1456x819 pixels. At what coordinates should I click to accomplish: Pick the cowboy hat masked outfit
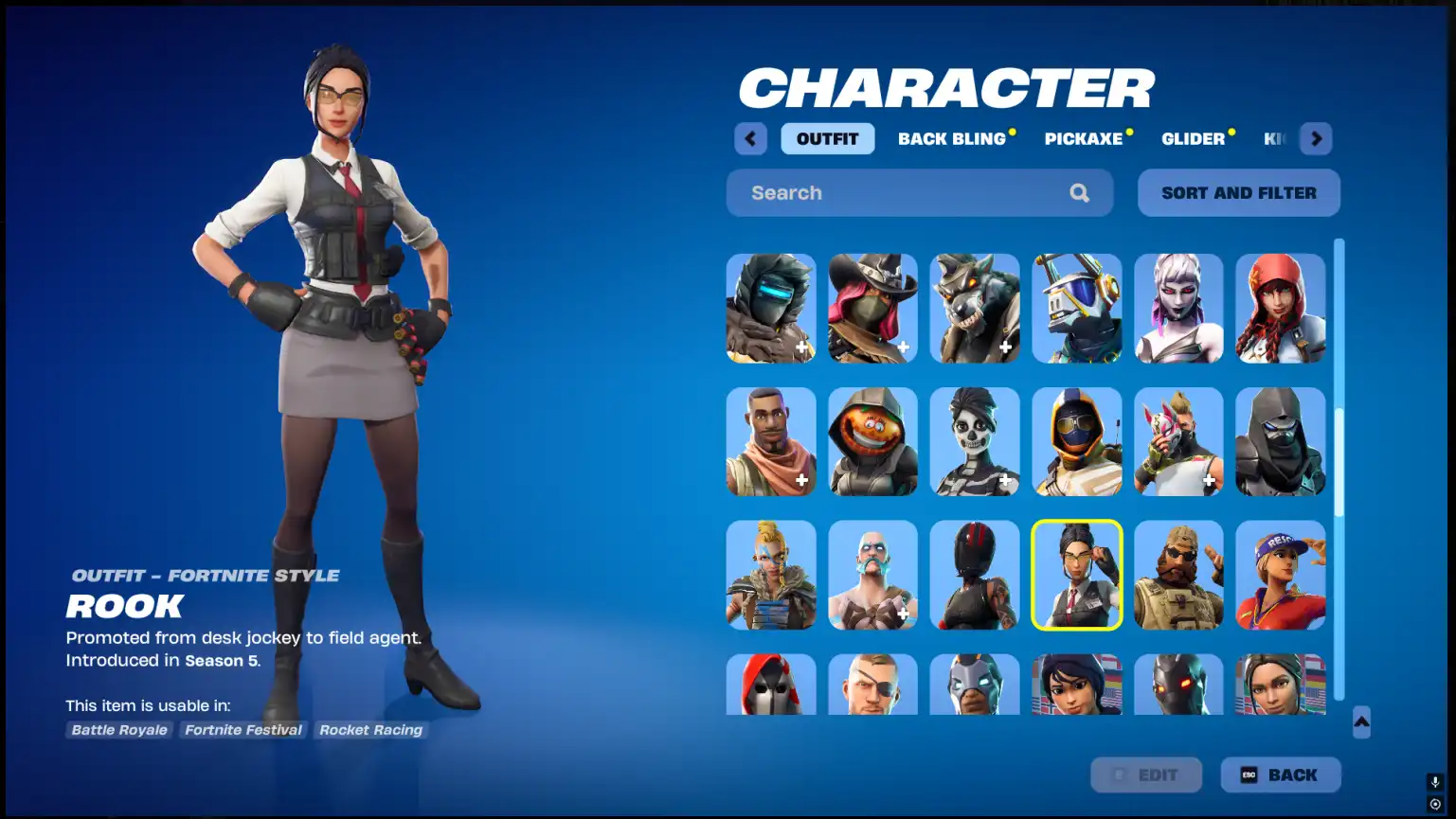[x=872, y=308]
